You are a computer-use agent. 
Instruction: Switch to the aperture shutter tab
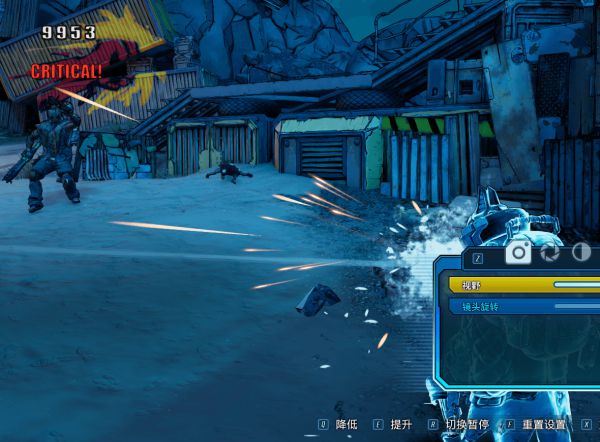550,253
